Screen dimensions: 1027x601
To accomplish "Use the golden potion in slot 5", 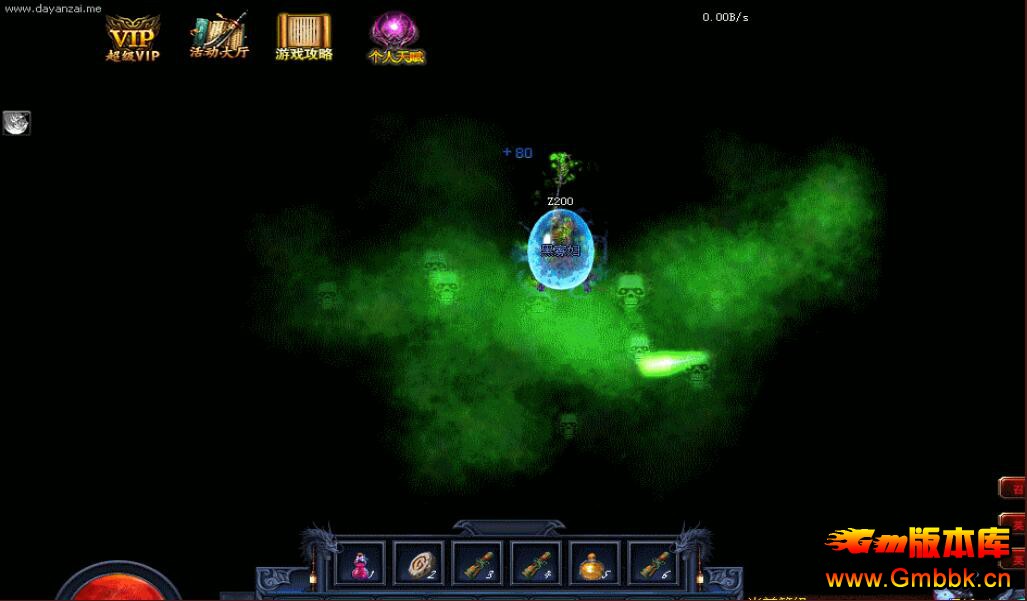I will tap(594, 565).
